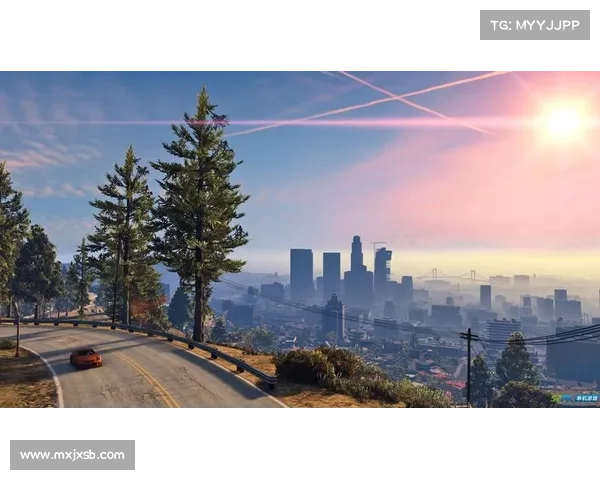Open the www.mxjxsb.com website link

[72, 455]
